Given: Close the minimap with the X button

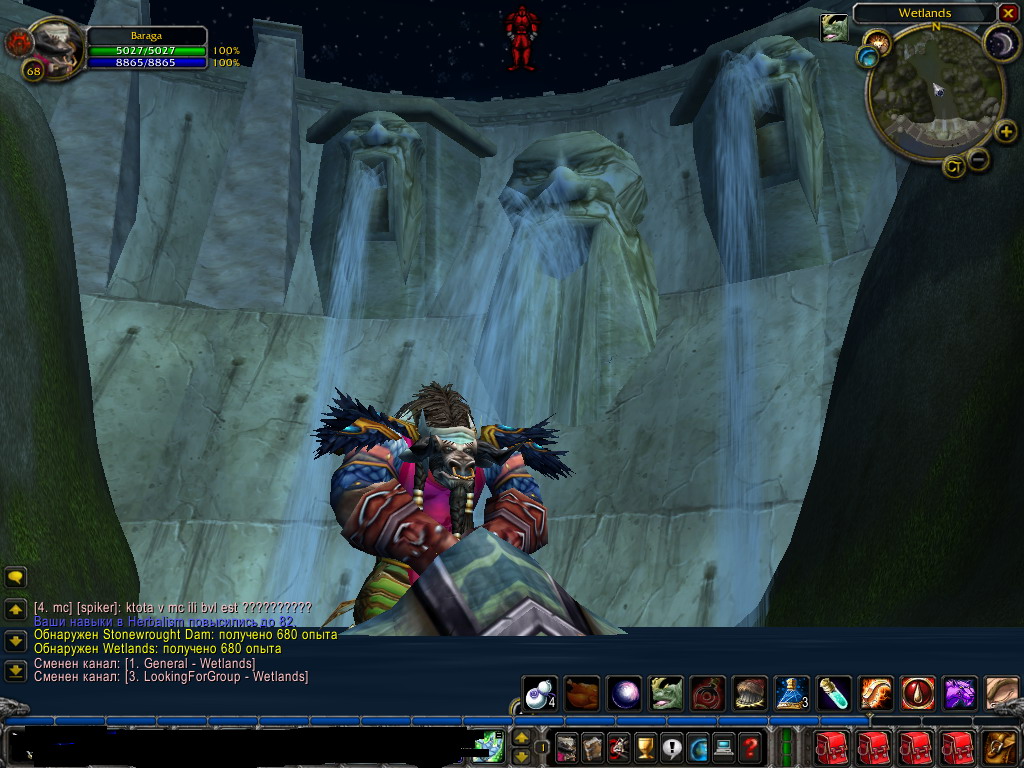Looking at the screenshot, I should tap(1008, 13).
